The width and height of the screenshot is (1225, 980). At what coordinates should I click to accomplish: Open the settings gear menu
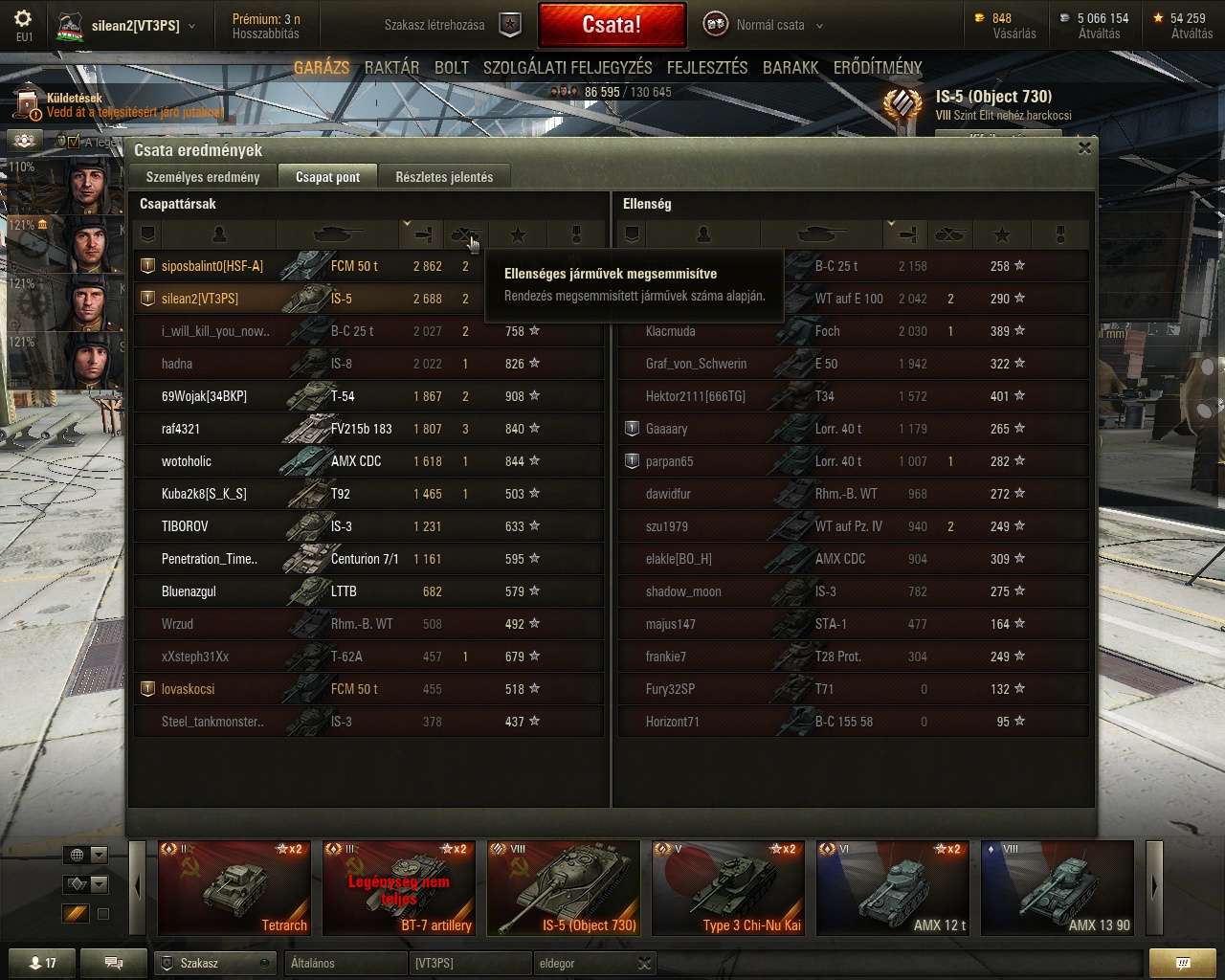[x=24, y=19]
